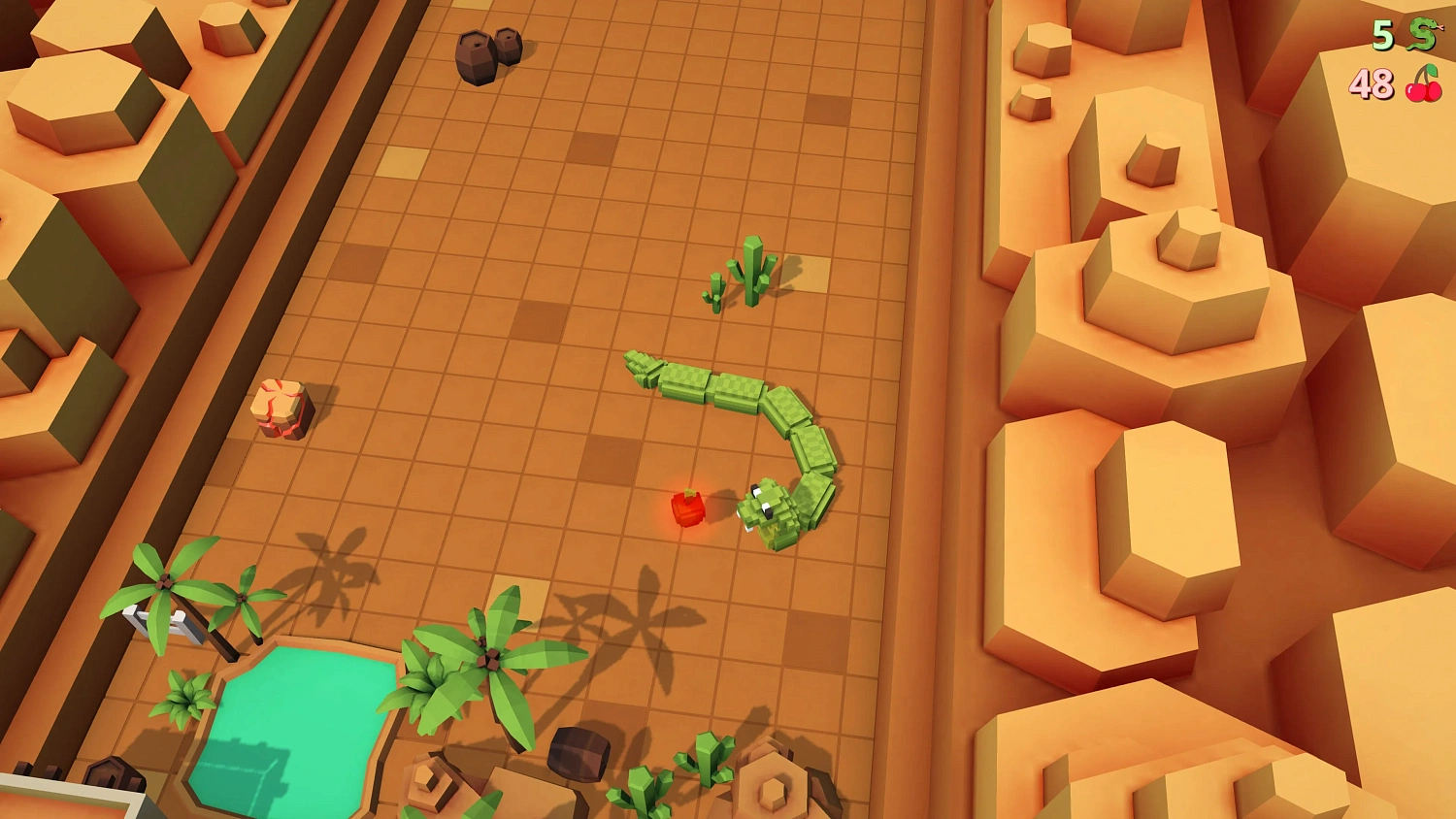The height and width of the screenshot is (819, 1456).
Task: Select the cracked orange crate on the left
Action: coord(280,409)
